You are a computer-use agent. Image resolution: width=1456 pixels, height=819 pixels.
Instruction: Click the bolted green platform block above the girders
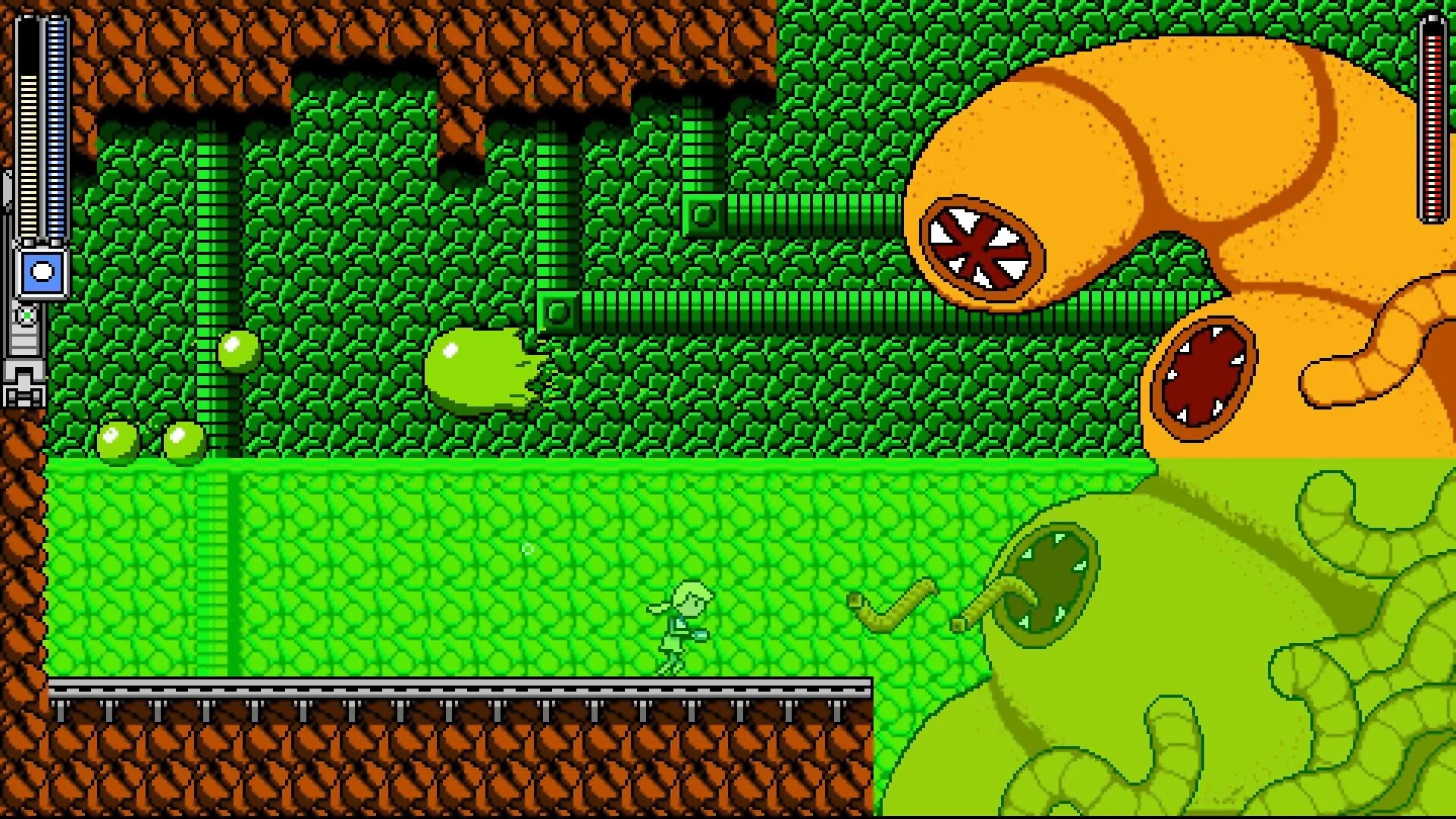click(701, 214)
